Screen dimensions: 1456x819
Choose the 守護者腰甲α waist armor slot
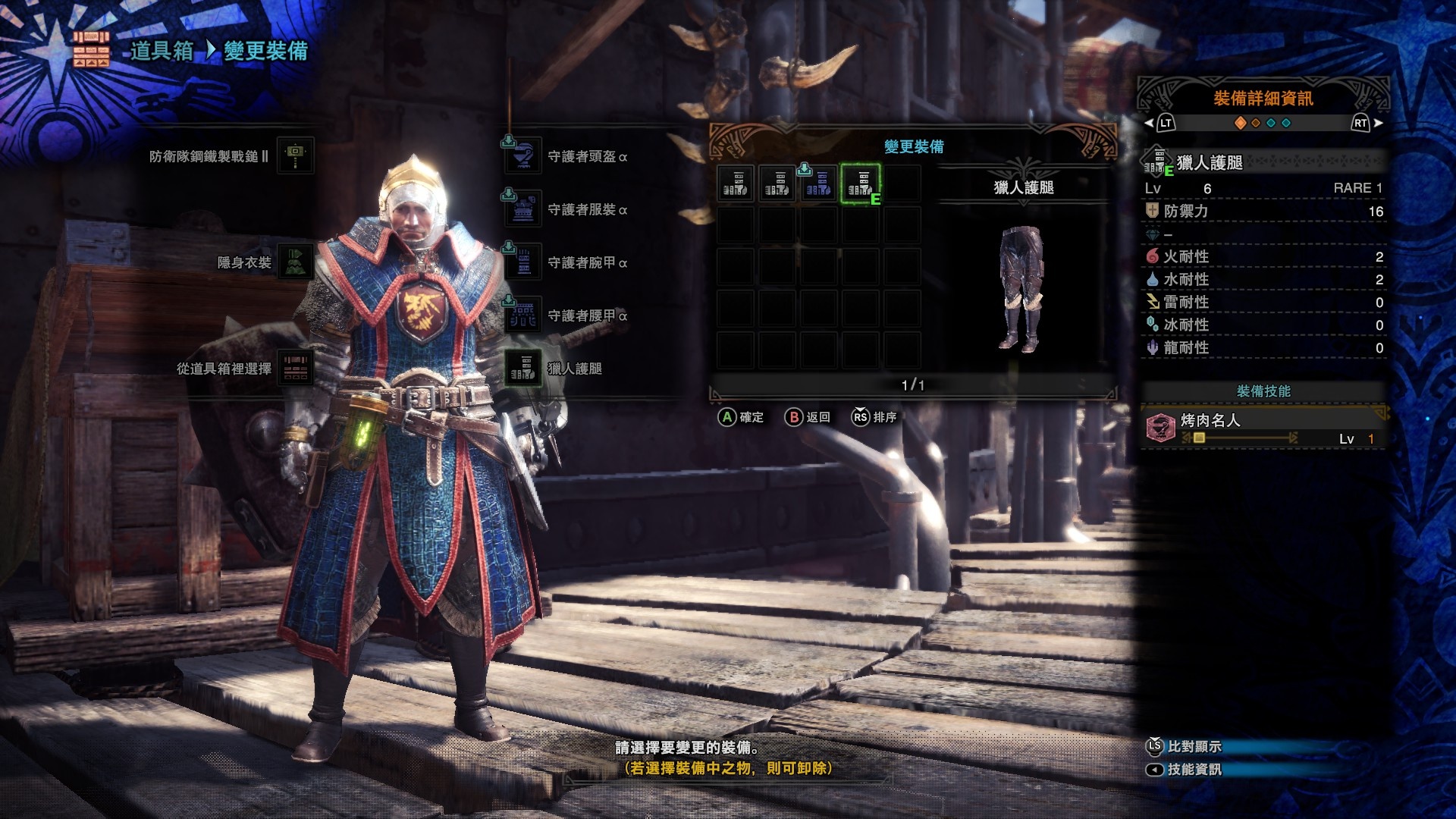(523, 315)
